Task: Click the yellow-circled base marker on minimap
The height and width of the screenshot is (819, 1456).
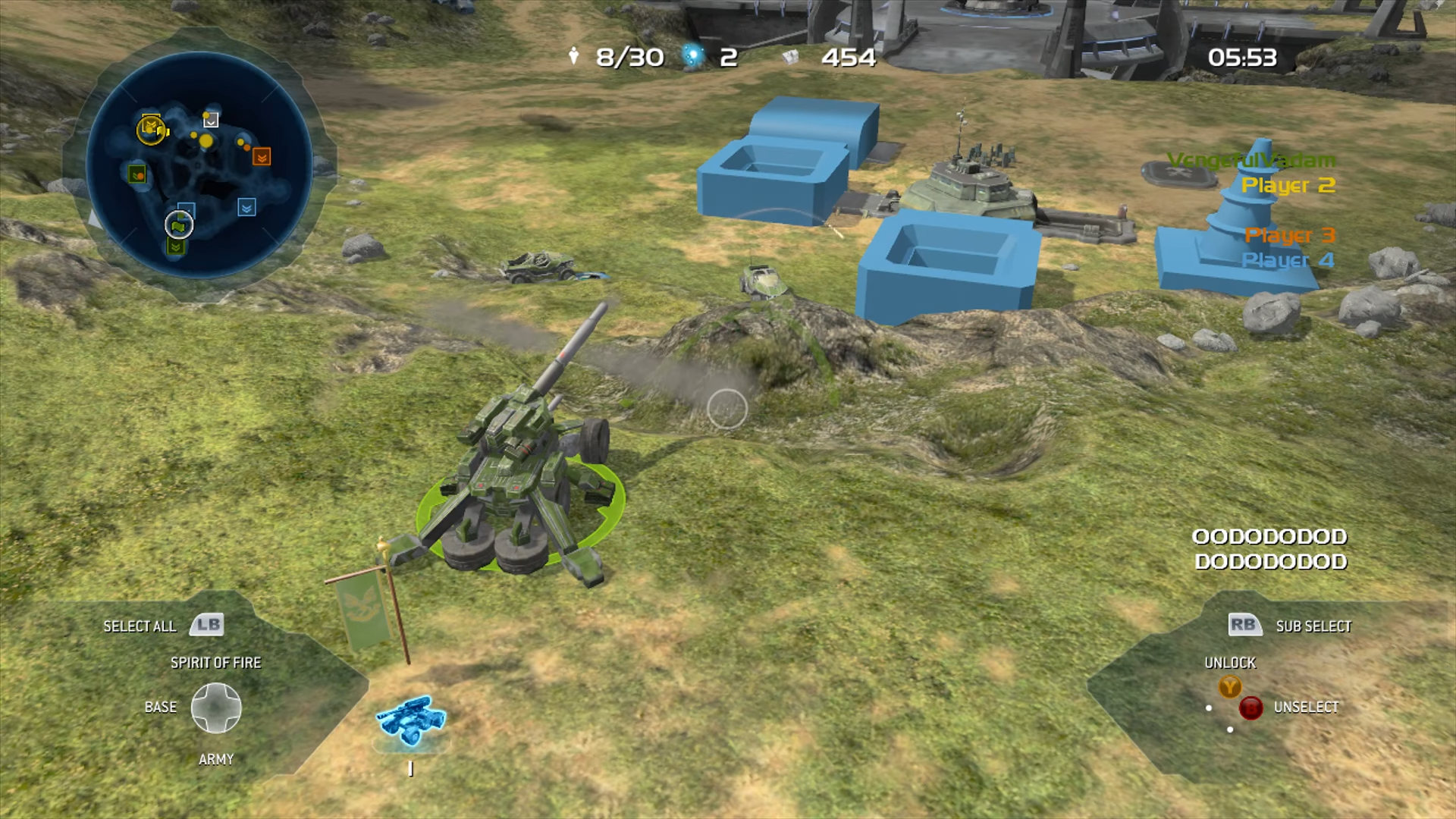Action: coord(151,129)
